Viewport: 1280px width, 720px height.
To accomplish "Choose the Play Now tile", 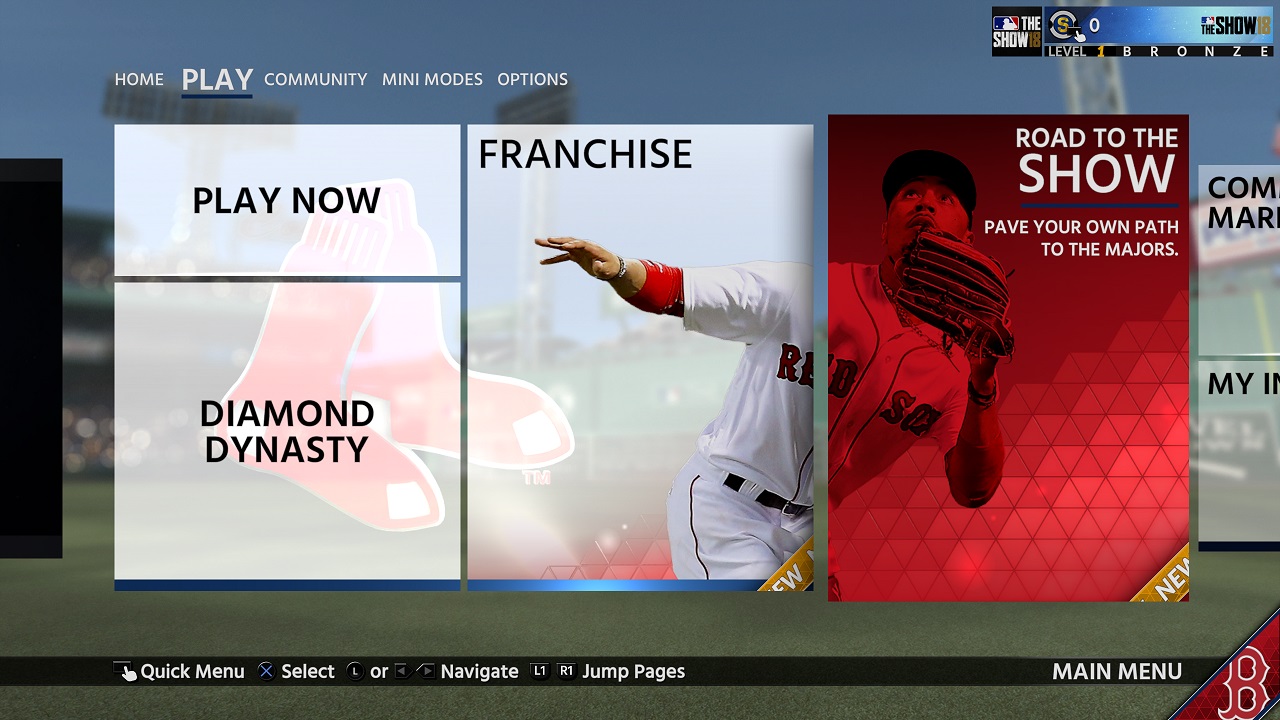I will point(287,200).
